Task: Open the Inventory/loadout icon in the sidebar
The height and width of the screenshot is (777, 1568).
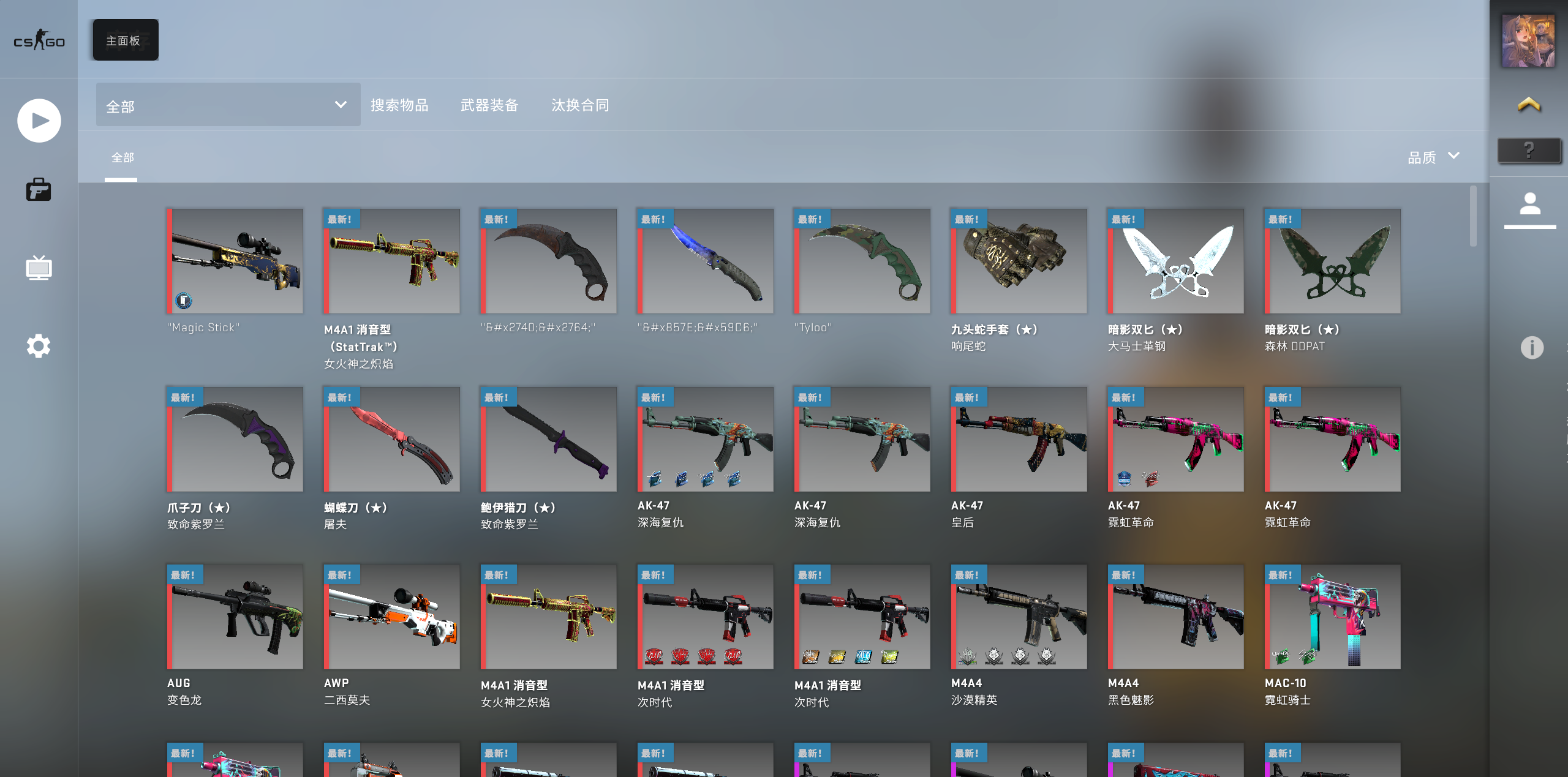Action: [39, 190]
